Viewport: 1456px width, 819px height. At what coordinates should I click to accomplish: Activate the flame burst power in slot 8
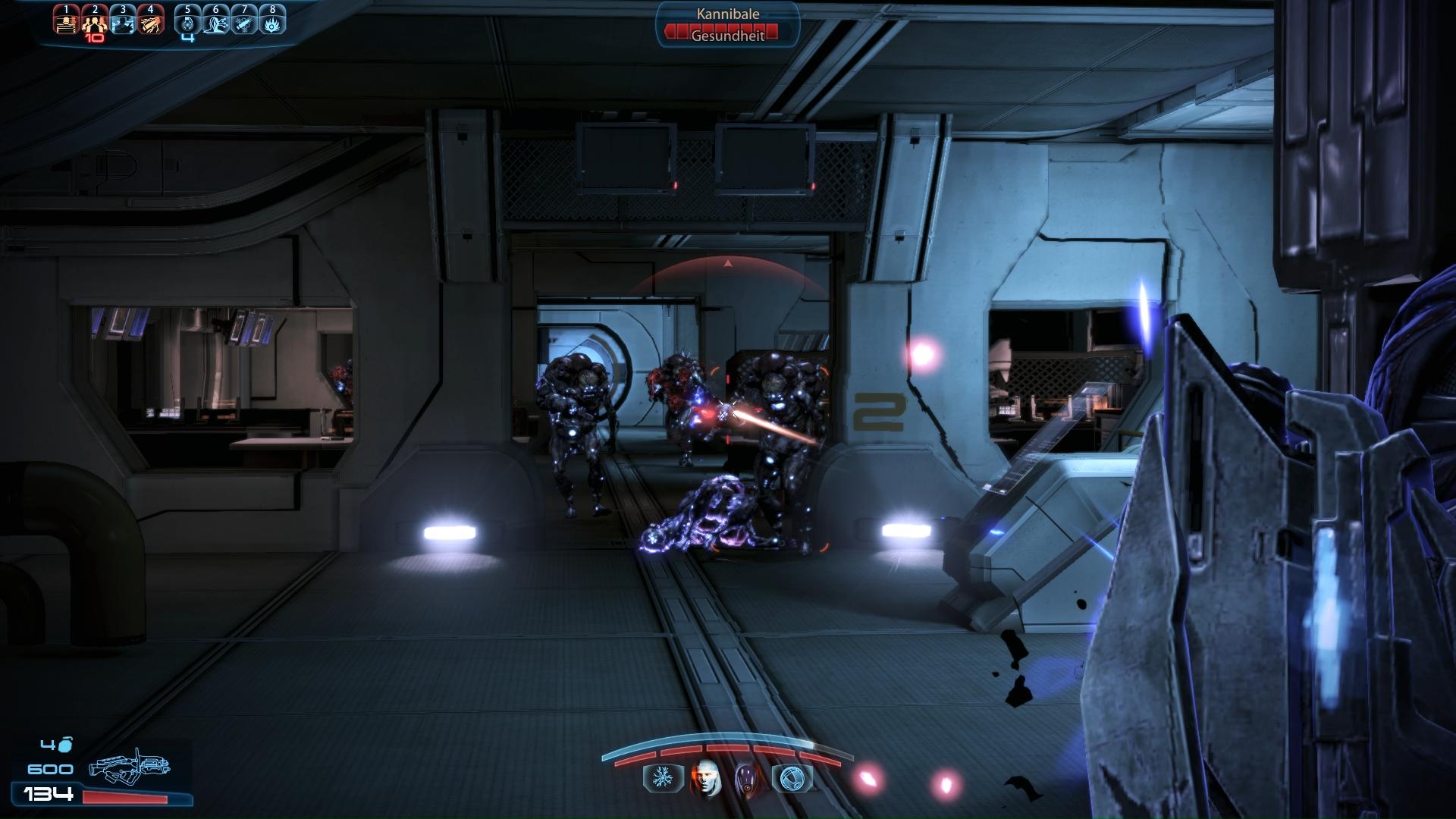click(272, 21)
